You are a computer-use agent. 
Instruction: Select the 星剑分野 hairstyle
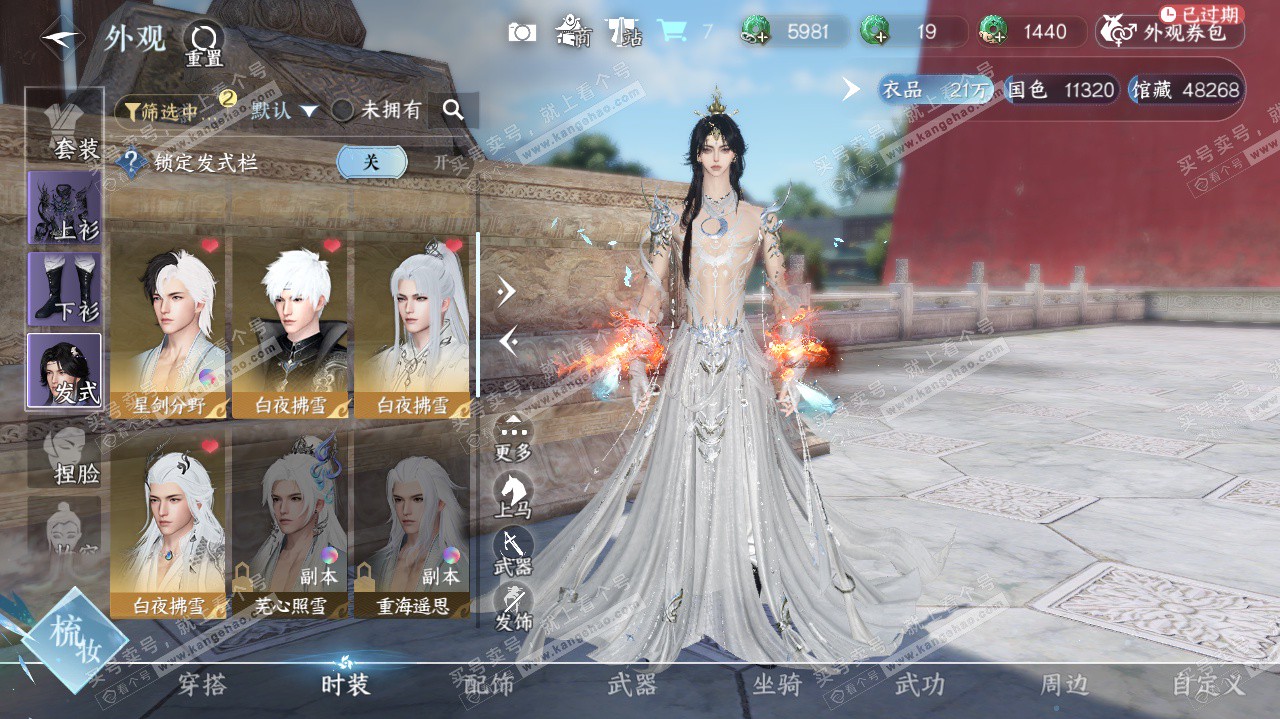pyautogui.click(x=169, y=325)
